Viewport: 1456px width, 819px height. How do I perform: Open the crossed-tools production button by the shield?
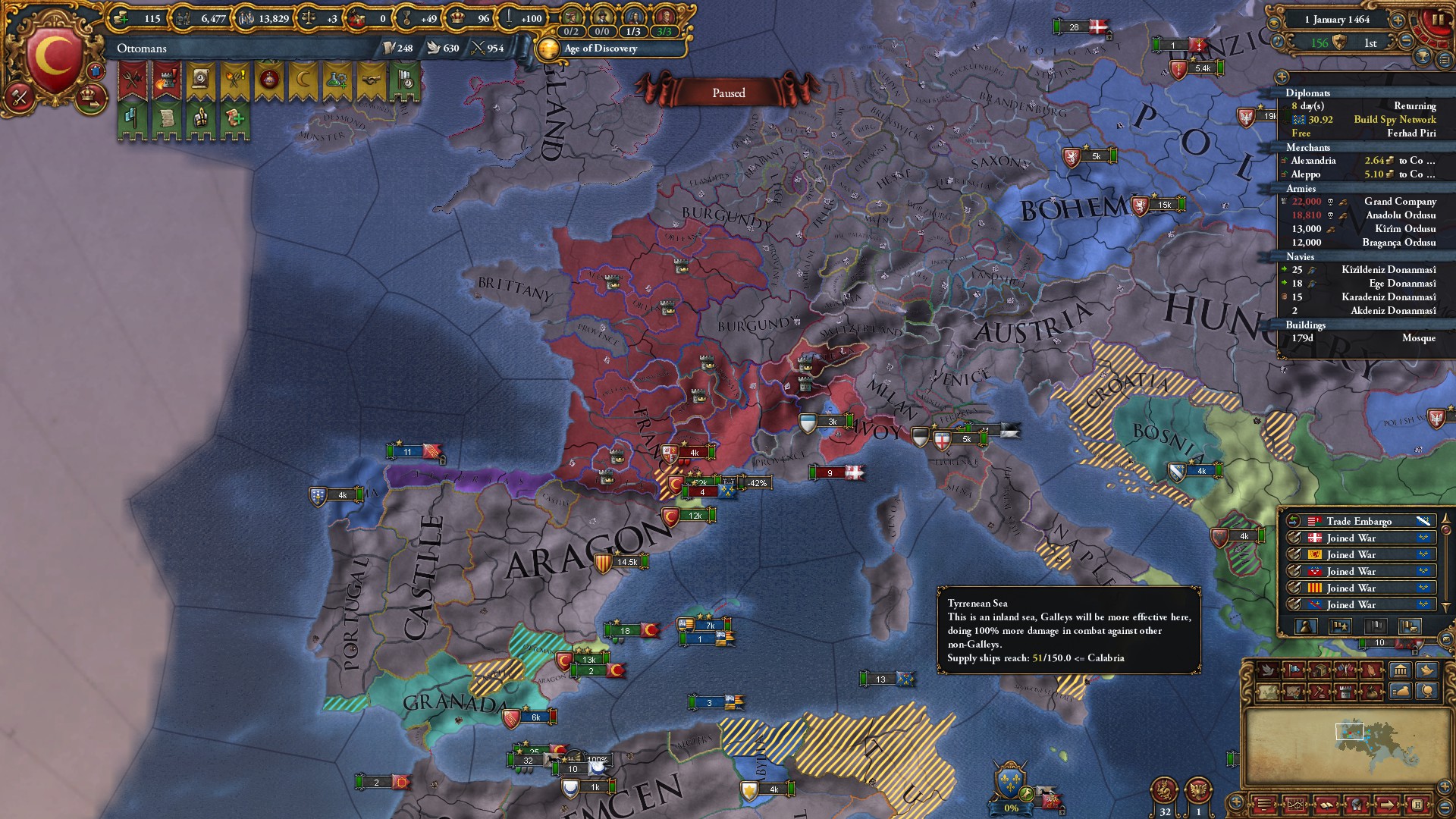pos(20,96)
